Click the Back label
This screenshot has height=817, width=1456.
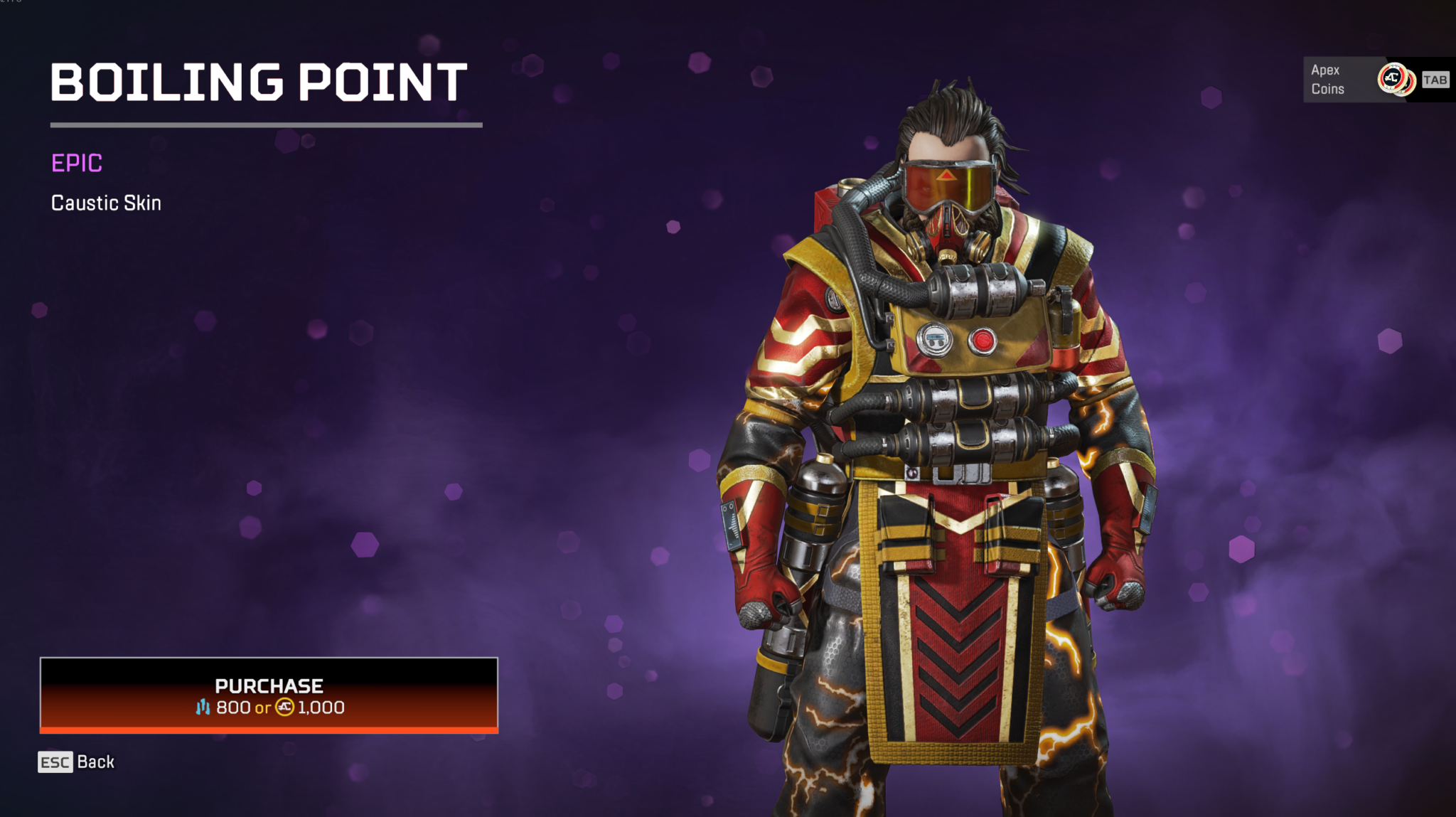click(x=96, y=762)
